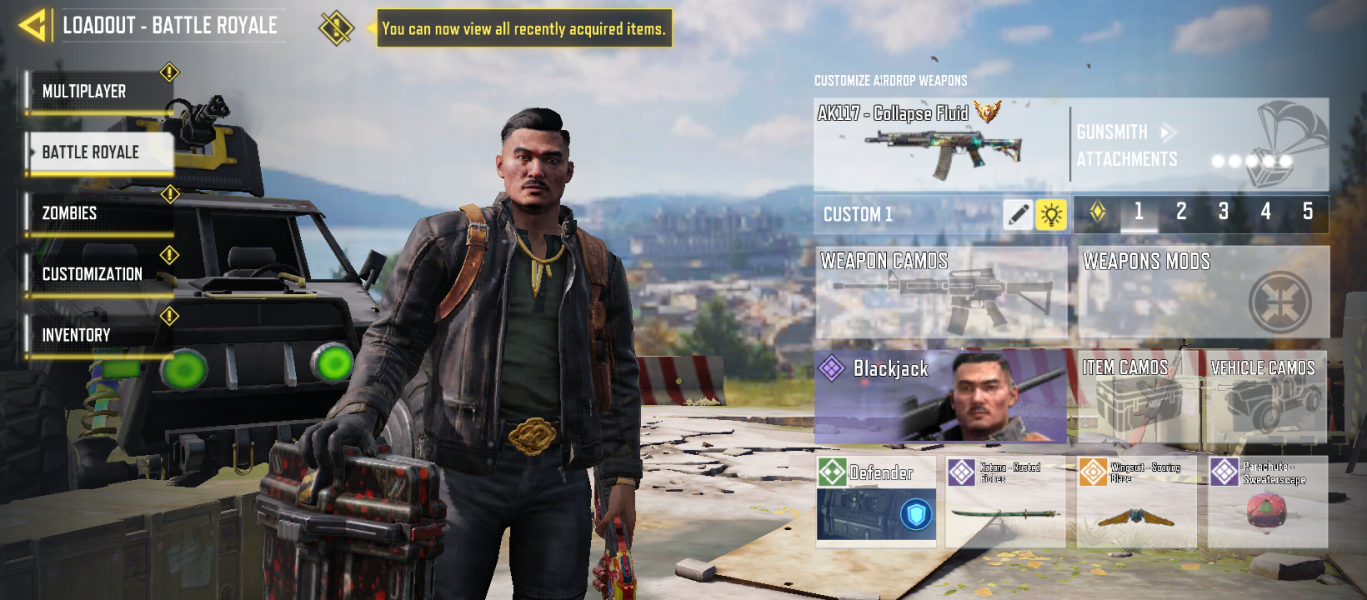
Task: Choose the Wingsuit Soaring Blaze tile
Action: 1137,501
